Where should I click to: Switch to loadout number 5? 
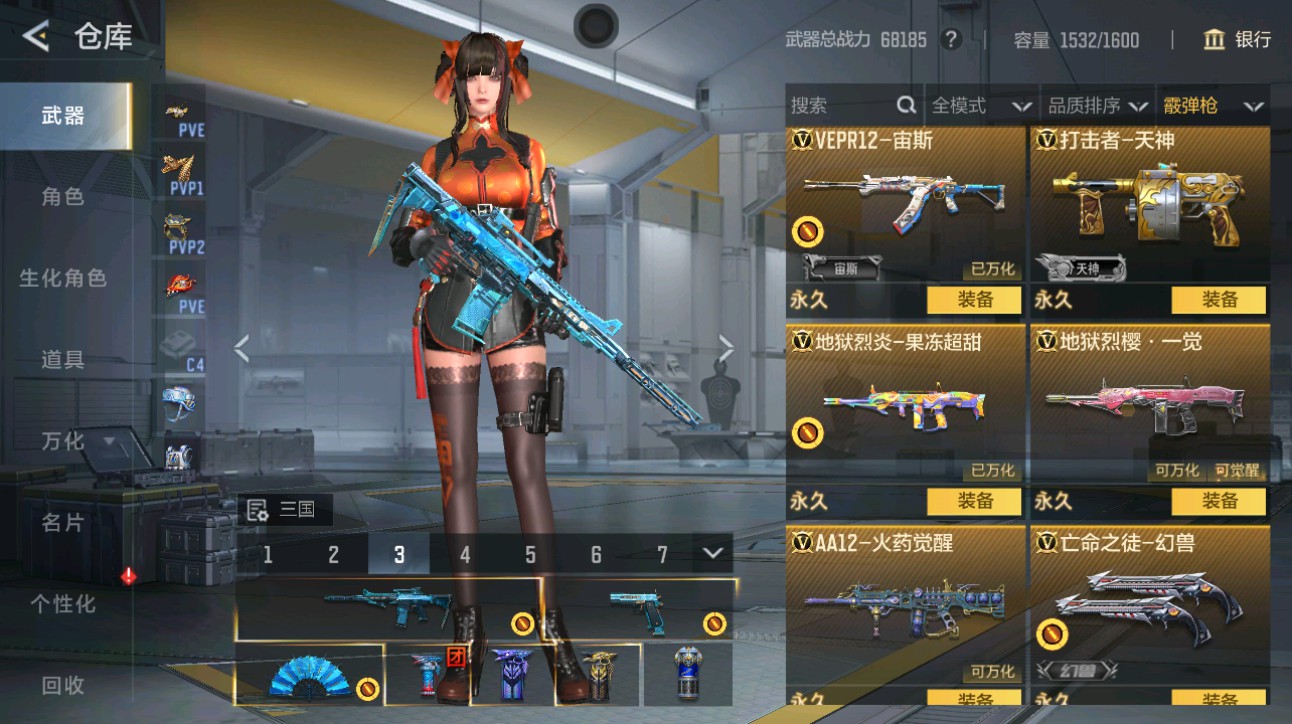point(530,555)
